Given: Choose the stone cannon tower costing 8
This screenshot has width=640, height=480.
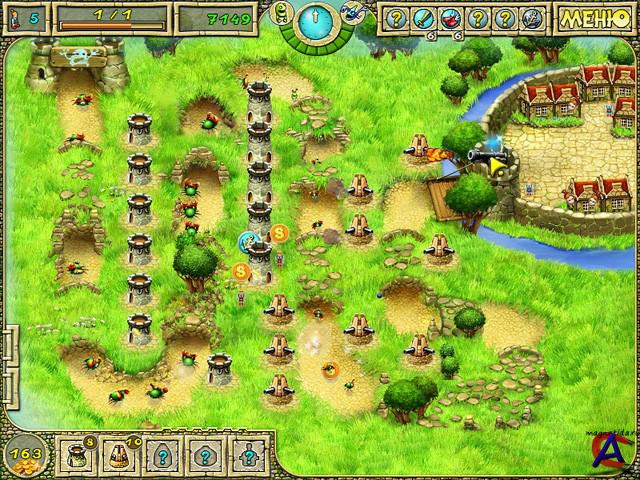Looking at the screenshot, I should click(76, 457).
